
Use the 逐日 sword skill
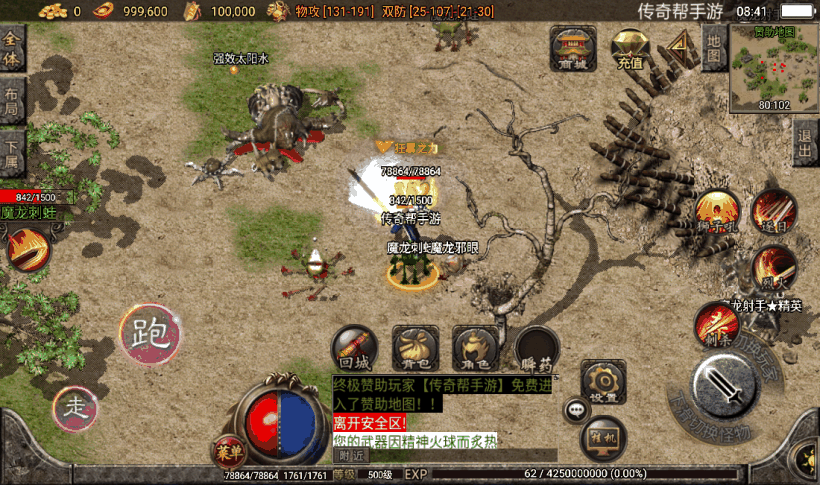(773, 210)
